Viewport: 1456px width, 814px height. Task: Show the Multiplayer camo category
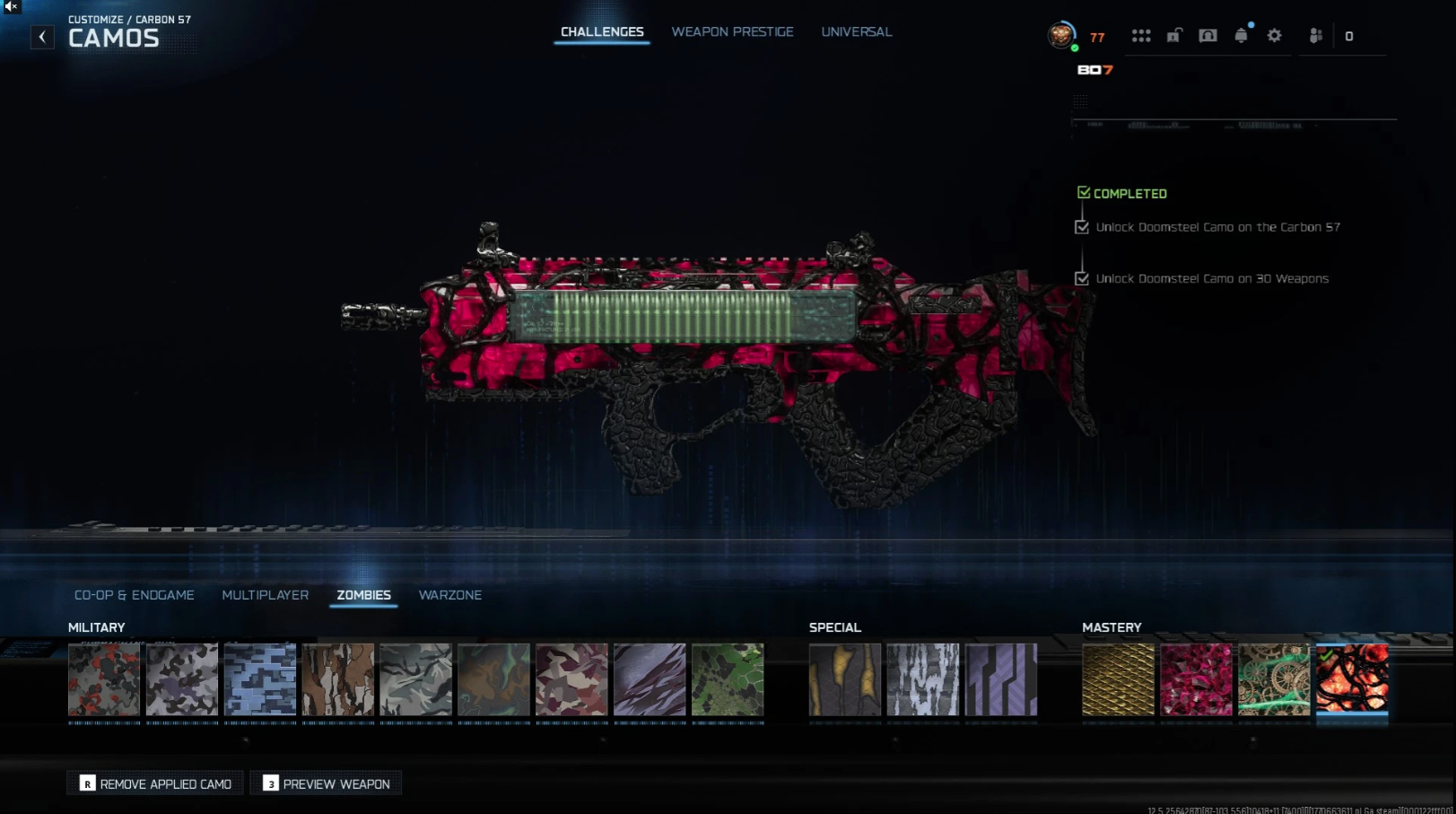265,595
